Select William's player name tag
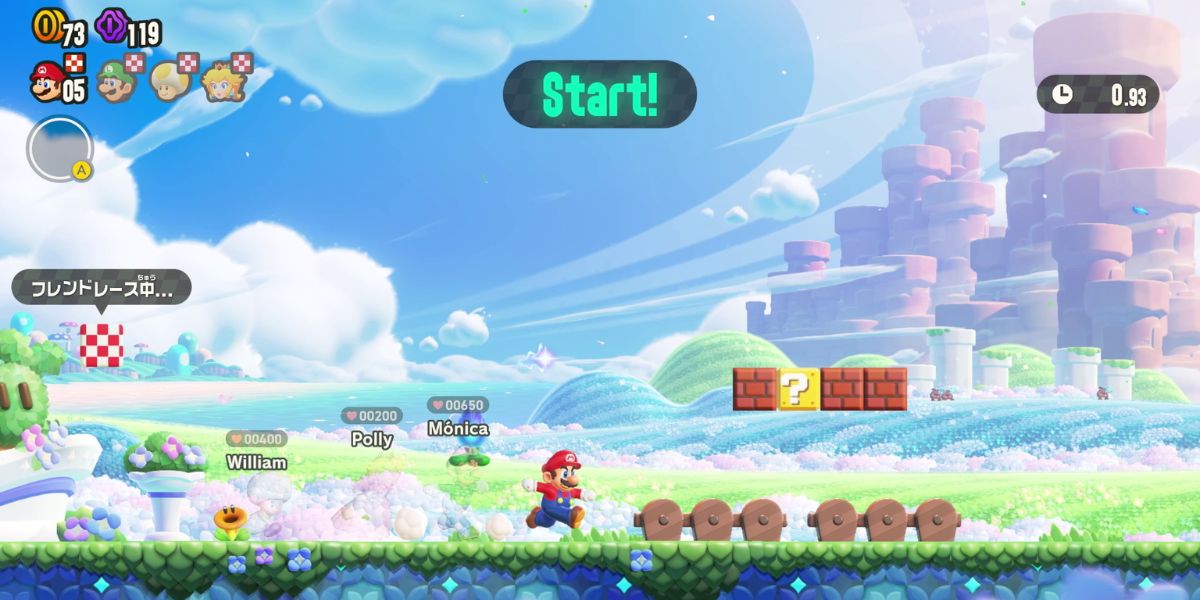 [x=257, y=462]
